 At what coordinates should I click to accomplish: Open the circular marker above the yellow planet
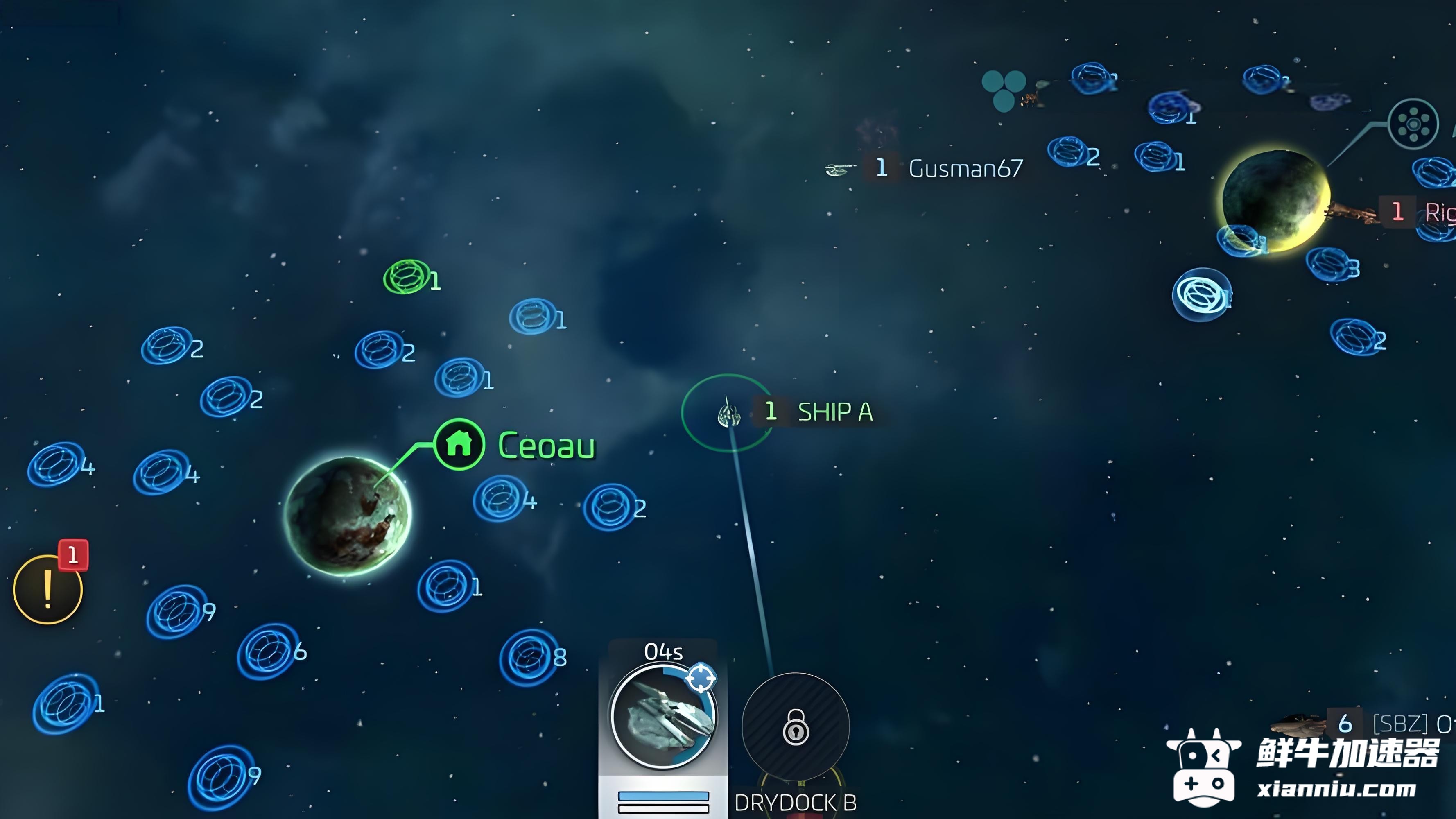tap(1413, 123)
